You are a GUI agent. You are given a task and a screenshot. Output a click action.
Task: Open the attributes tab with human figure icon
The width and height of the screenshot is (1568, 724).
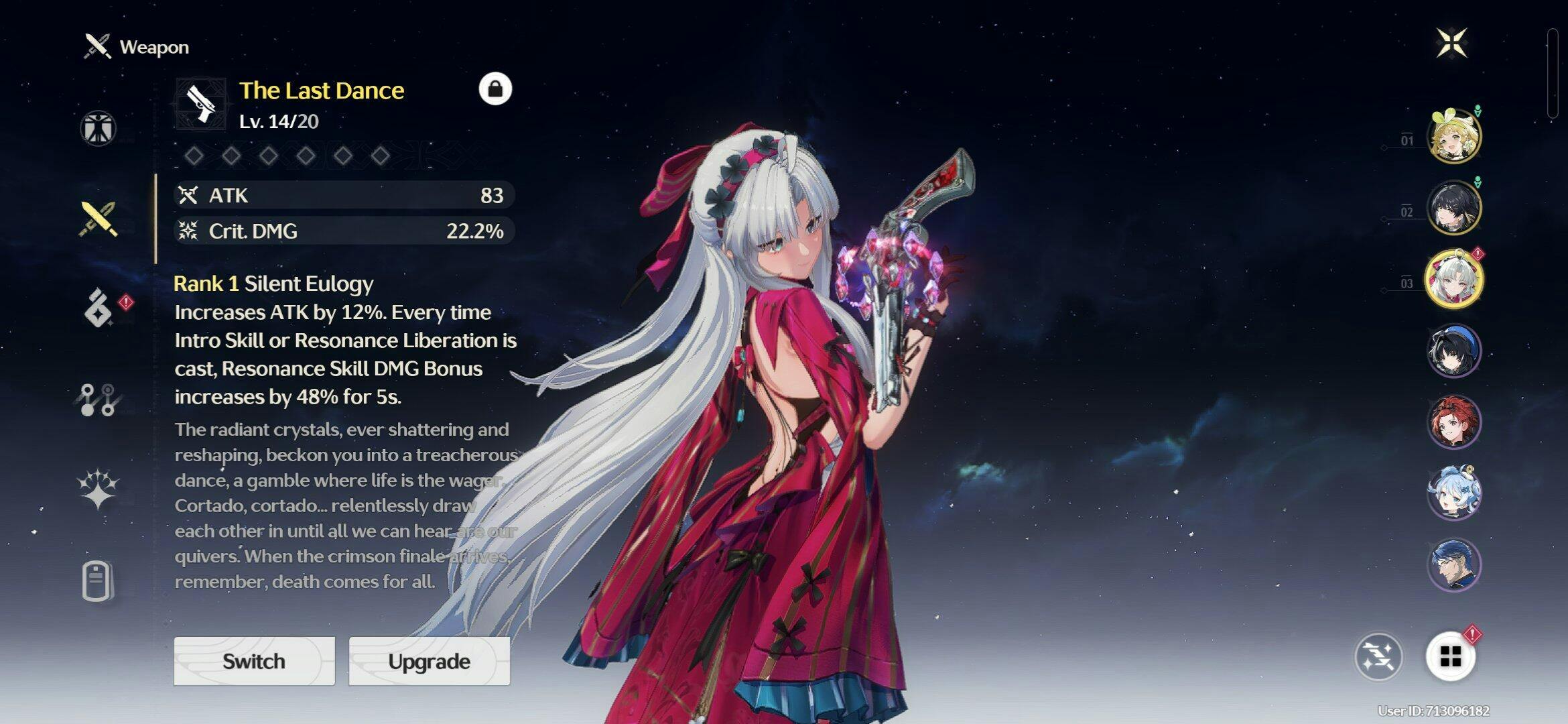pos(99,128)
